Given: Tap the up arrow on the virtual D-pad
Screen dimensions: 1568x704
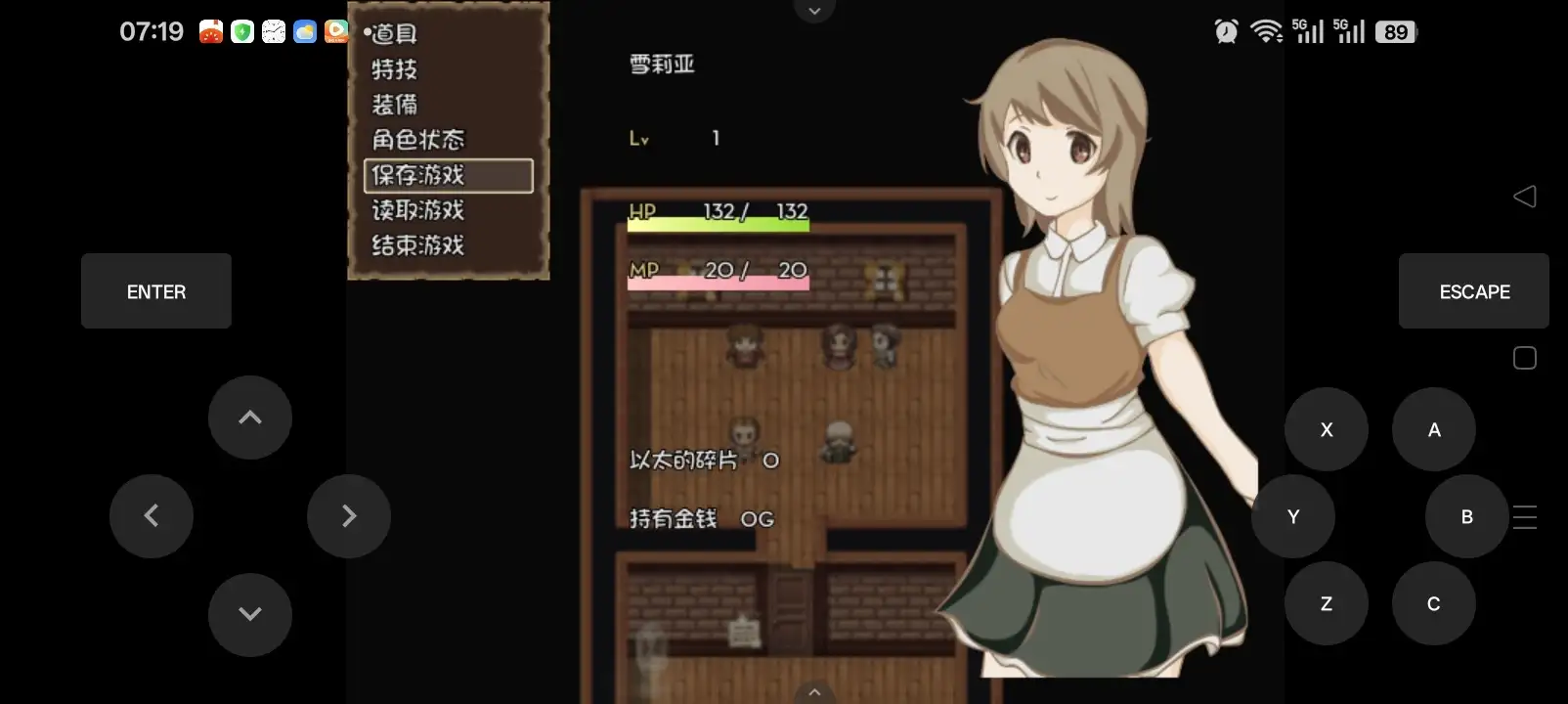Looking at the screenshot, I should pos(250,418).
